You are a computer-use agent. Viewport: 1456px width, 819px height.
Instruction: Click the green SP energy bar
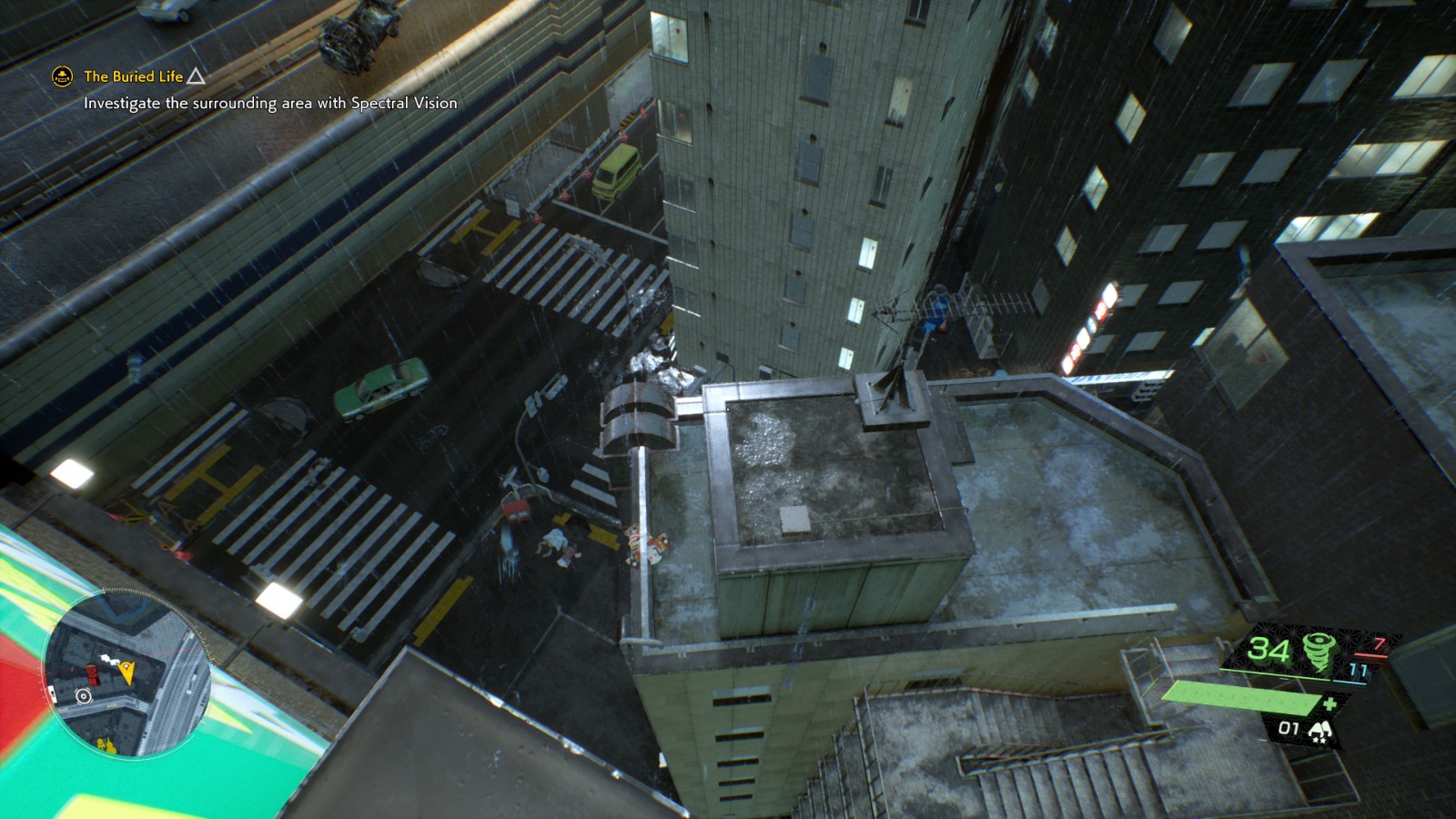click(x=1241, y=699)
